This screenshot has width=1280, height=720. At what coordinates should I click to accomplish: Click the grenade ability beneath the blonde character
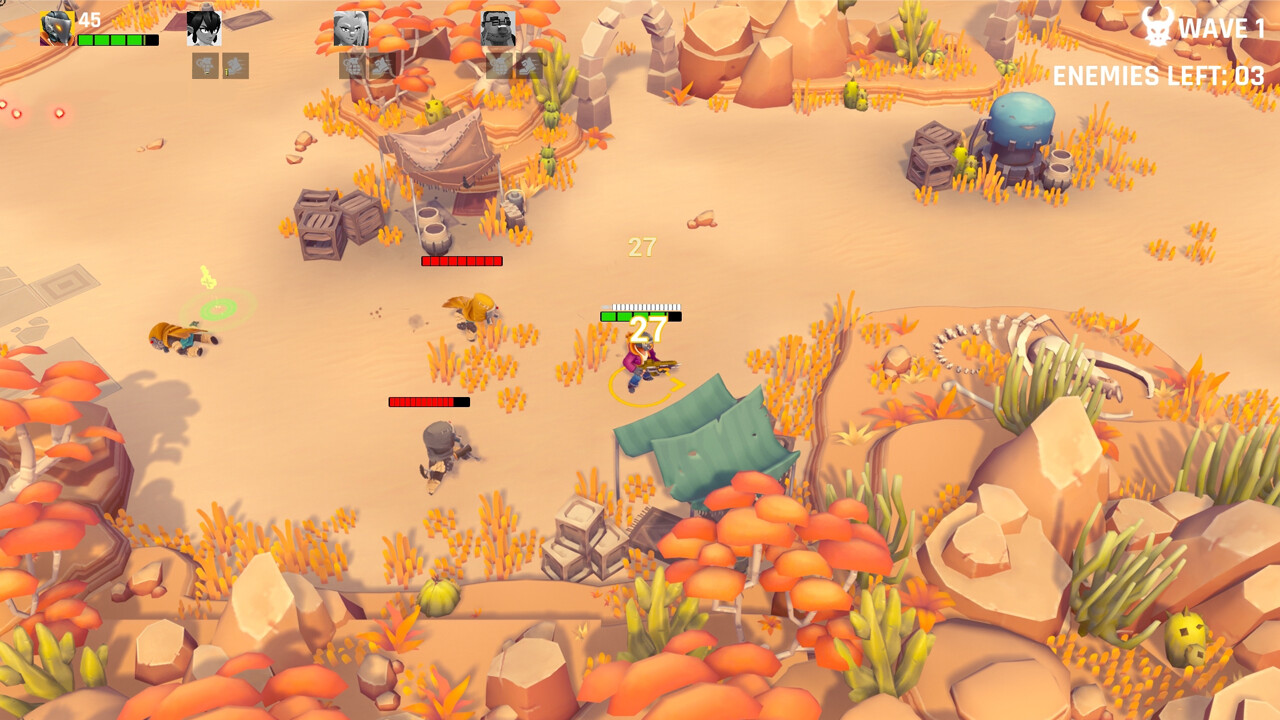pos(354,66)
